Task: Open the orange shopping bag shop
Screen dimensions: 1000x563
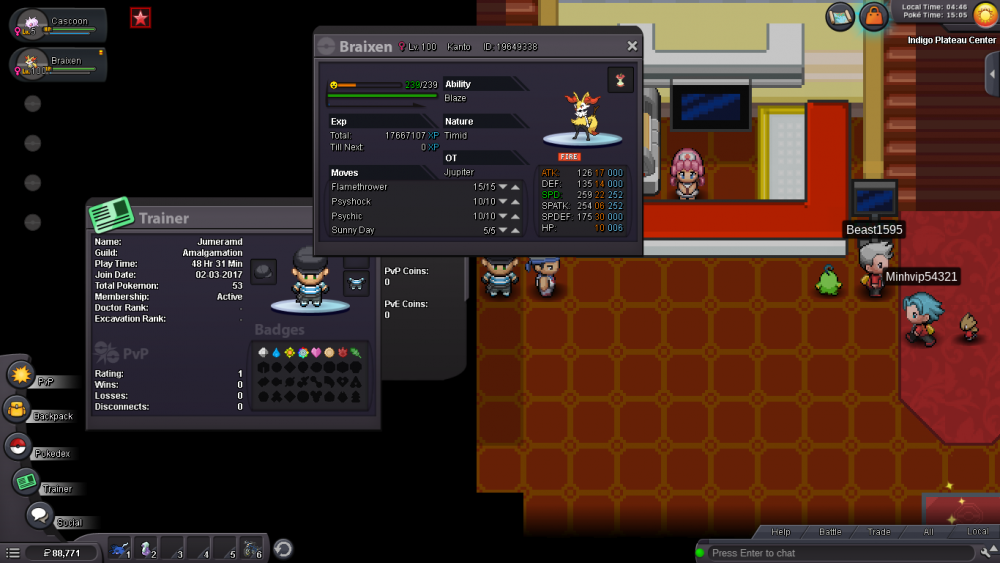Action: (x=874, y=17)
